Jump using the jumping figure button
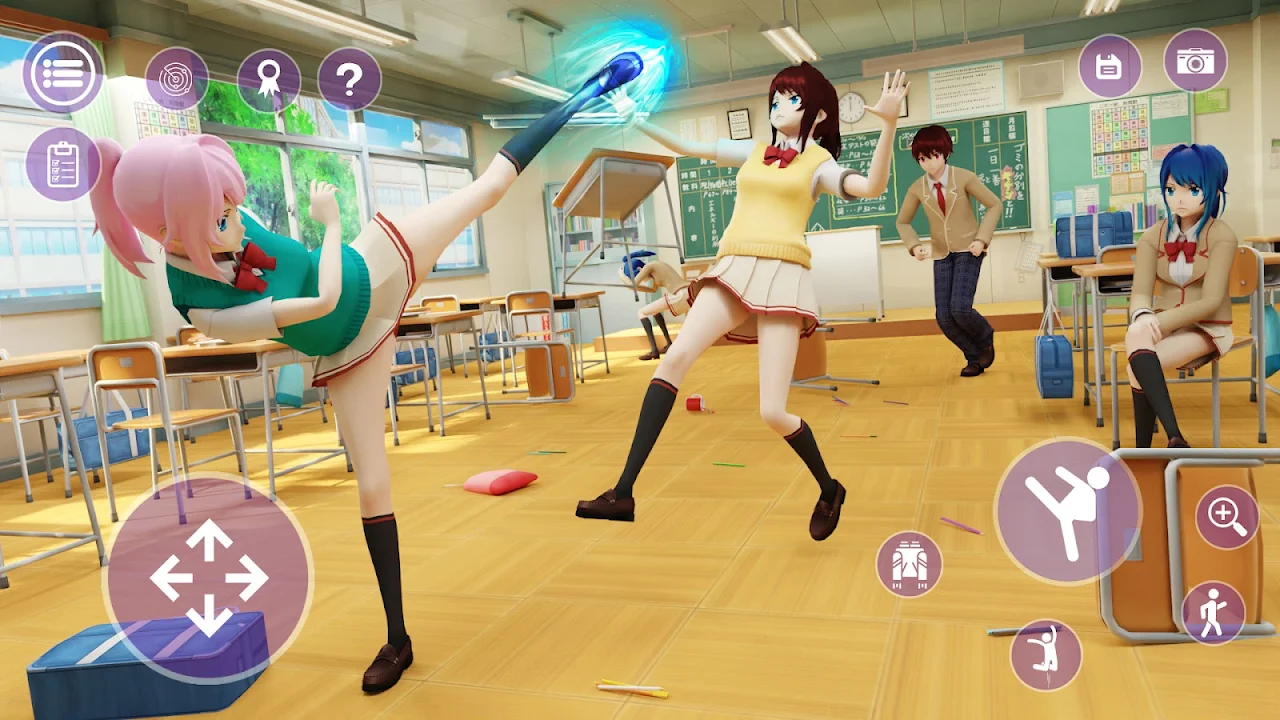This screenshot has width=1280, height=720. pos(1046,654)
